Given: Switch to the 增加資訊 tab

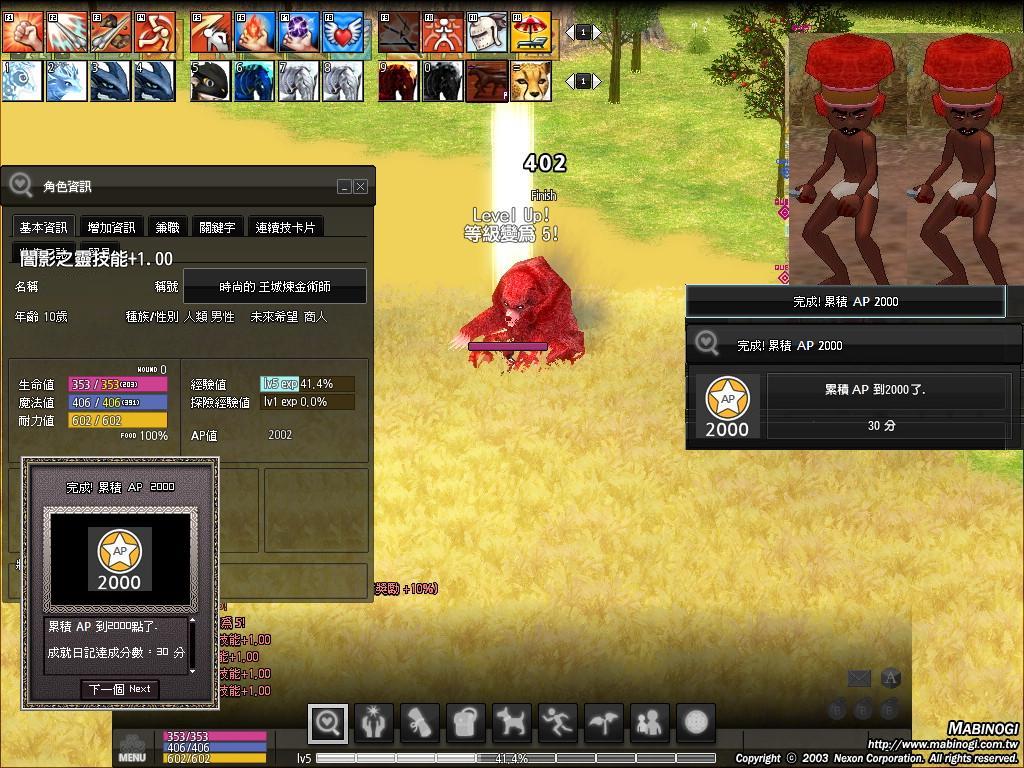Looking at the screenshot, I should point(111,228).
